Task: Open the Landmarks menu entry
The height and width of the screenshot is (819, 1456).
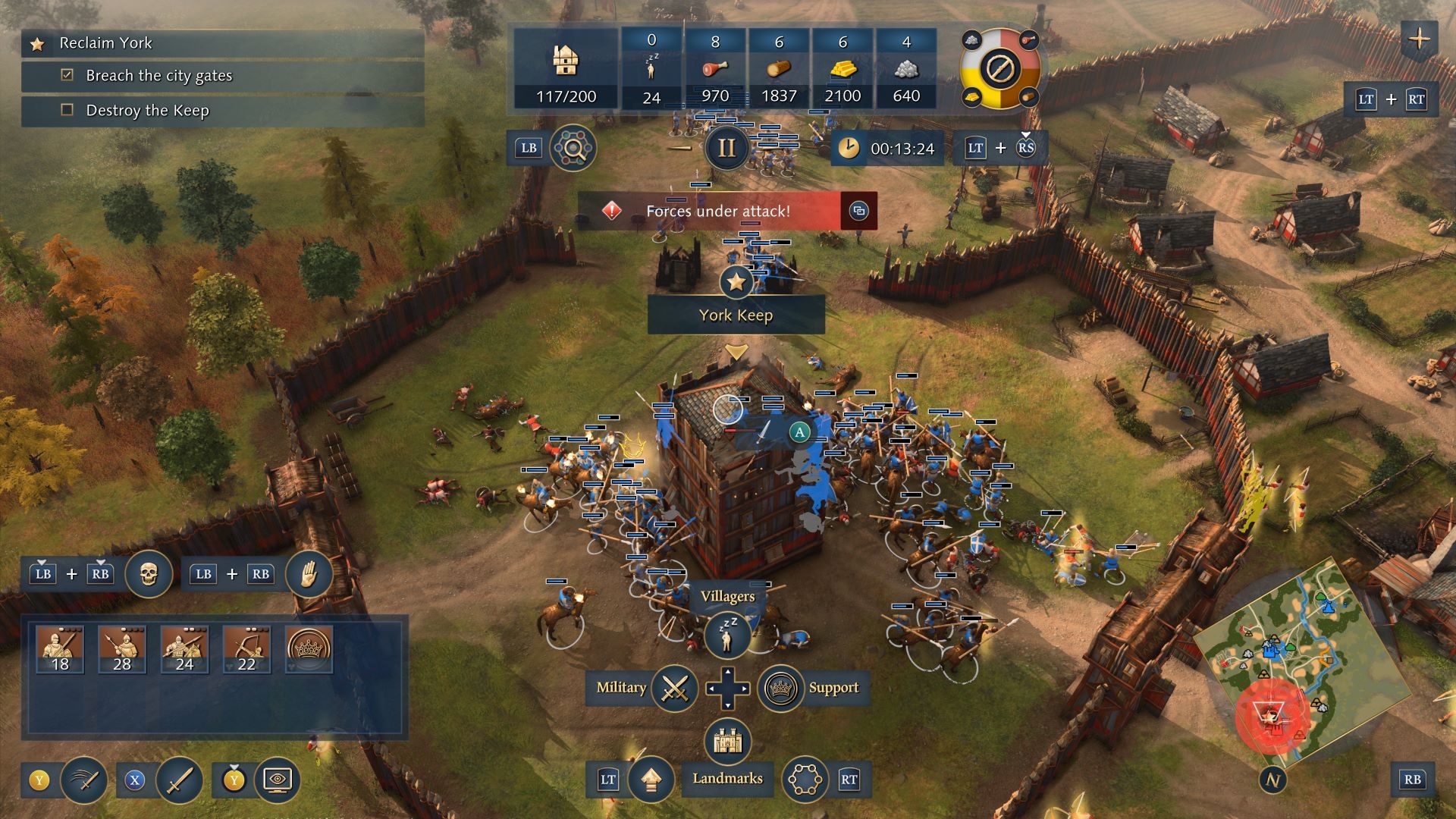Action: [726, 778]
